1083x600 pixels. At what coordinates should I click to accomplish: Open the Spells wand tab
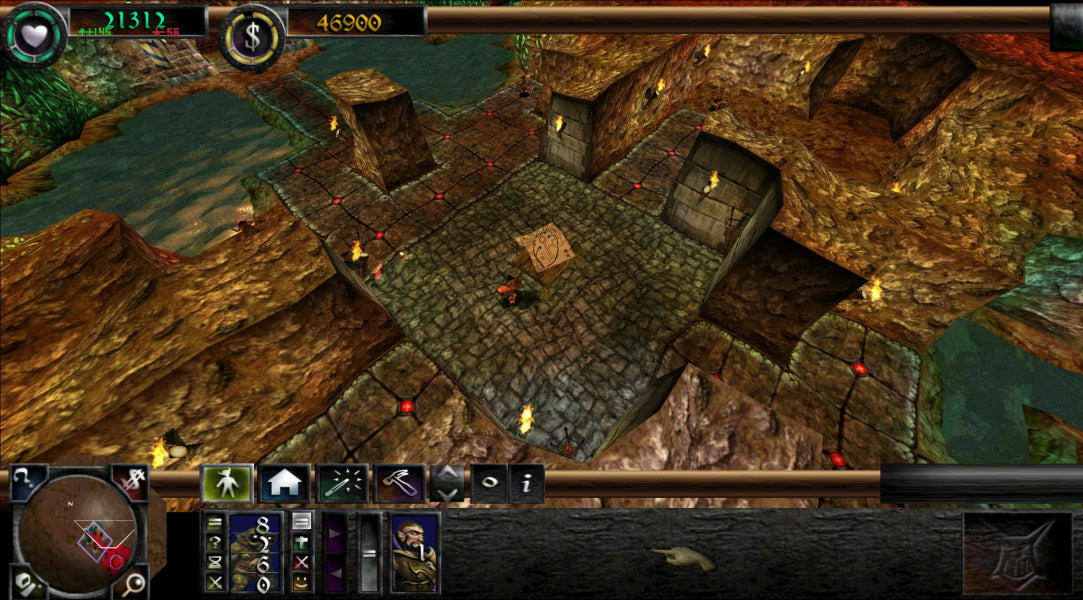point(342,484)
